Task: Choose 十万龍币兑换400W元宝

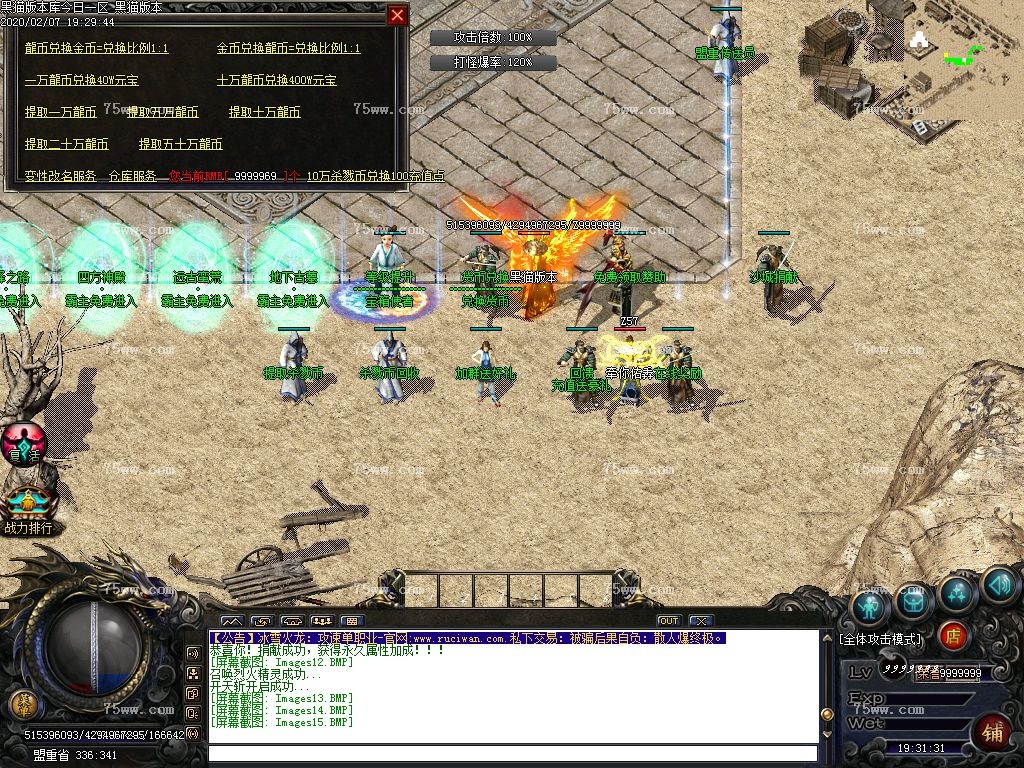Action: tap(277, 80)
